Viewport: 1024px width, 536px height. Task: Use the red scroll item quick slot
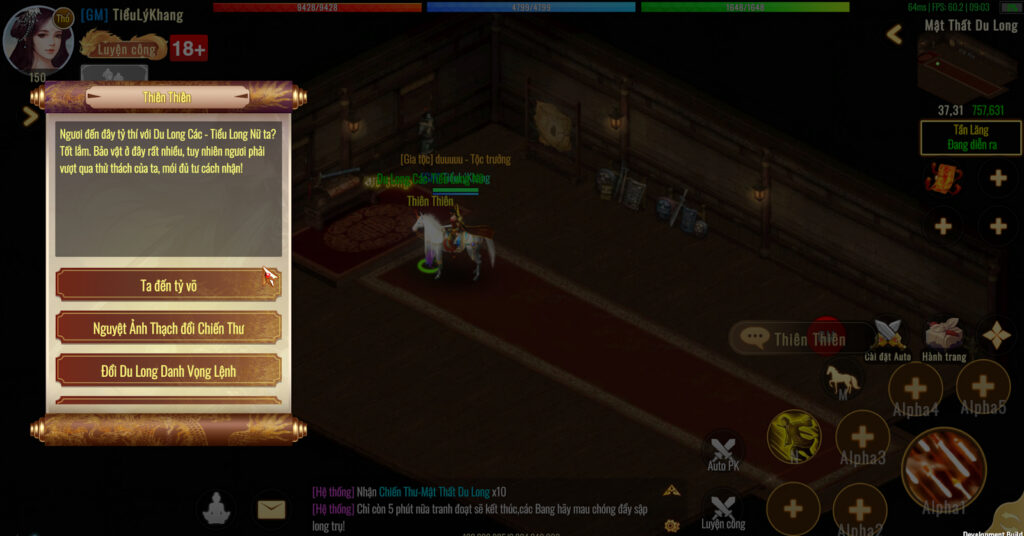(x=942, y=179)
